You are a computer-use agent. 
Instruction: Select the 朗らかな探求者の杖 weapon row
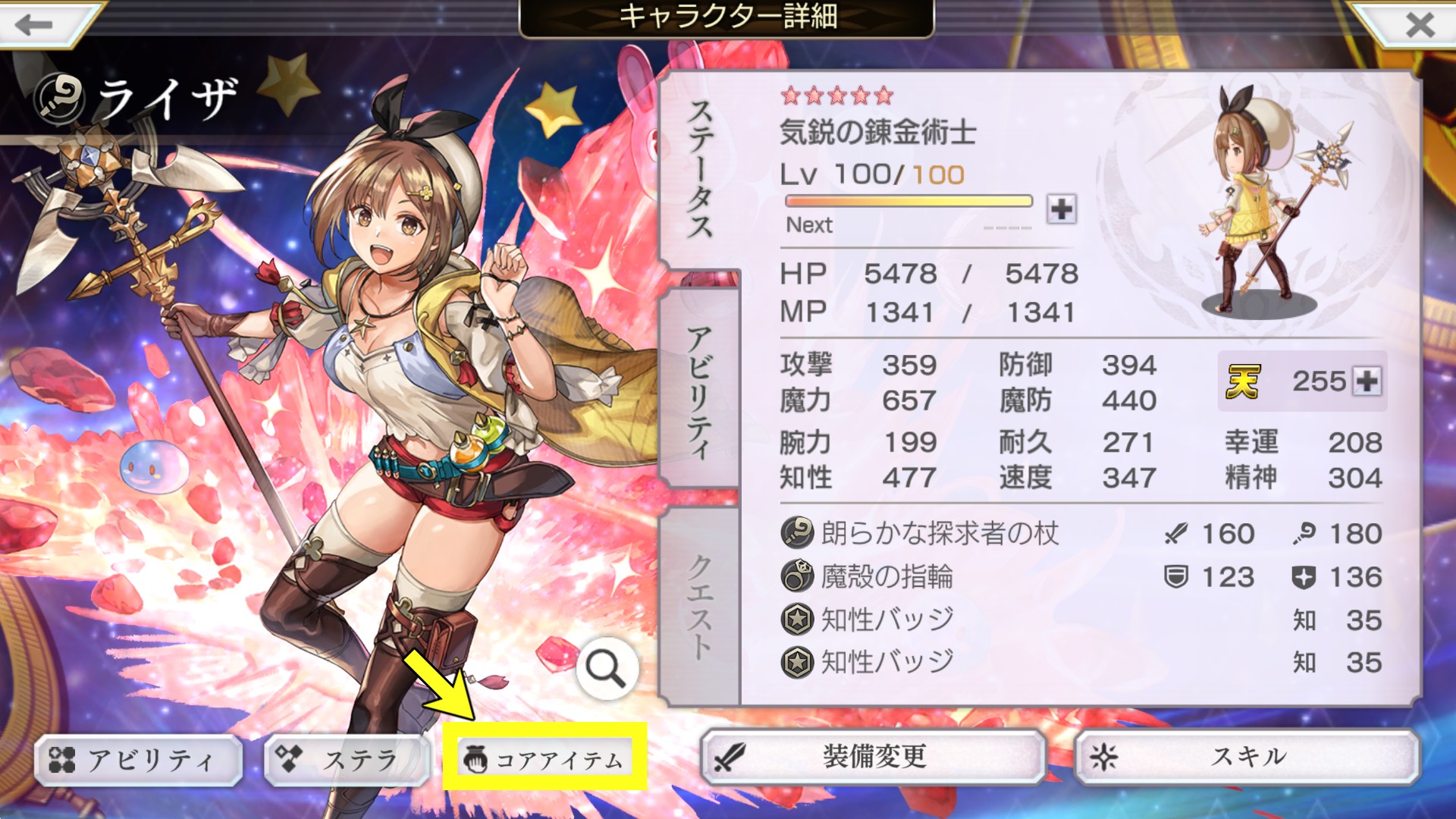coord(940,534)
